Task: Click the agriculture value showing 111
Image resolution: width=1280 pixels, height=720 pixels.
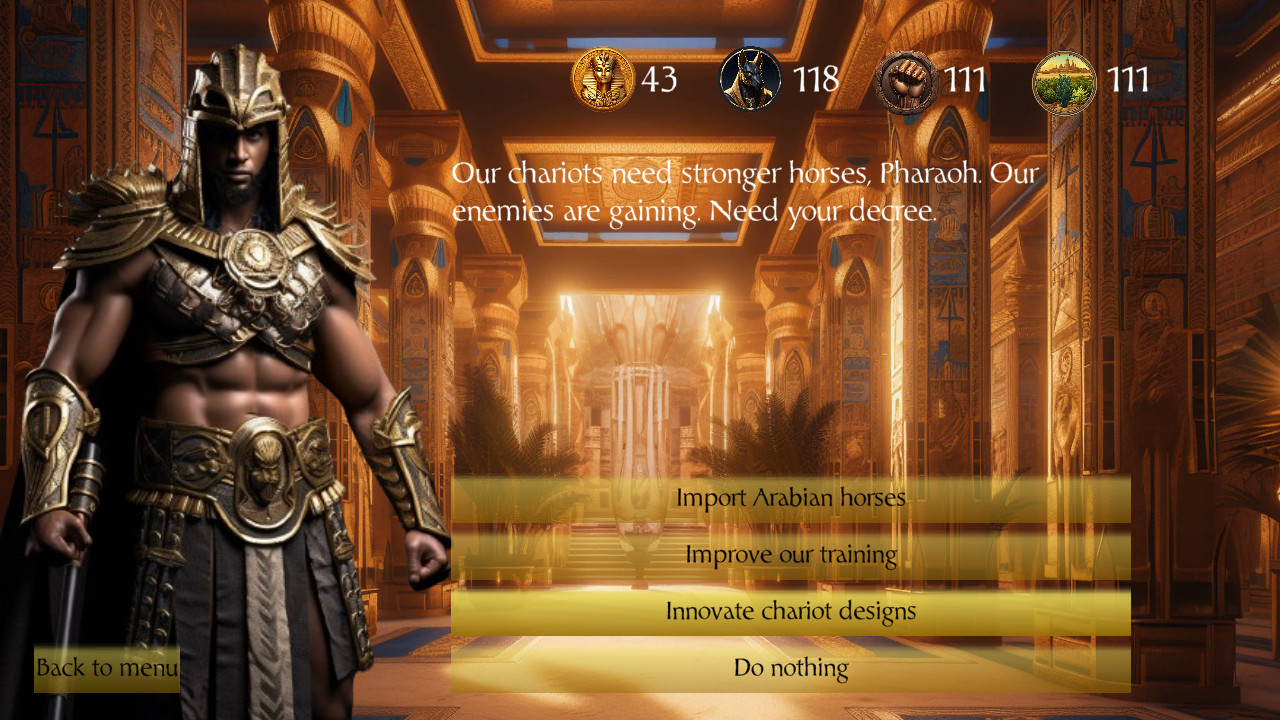Action: coord(1129,80)
